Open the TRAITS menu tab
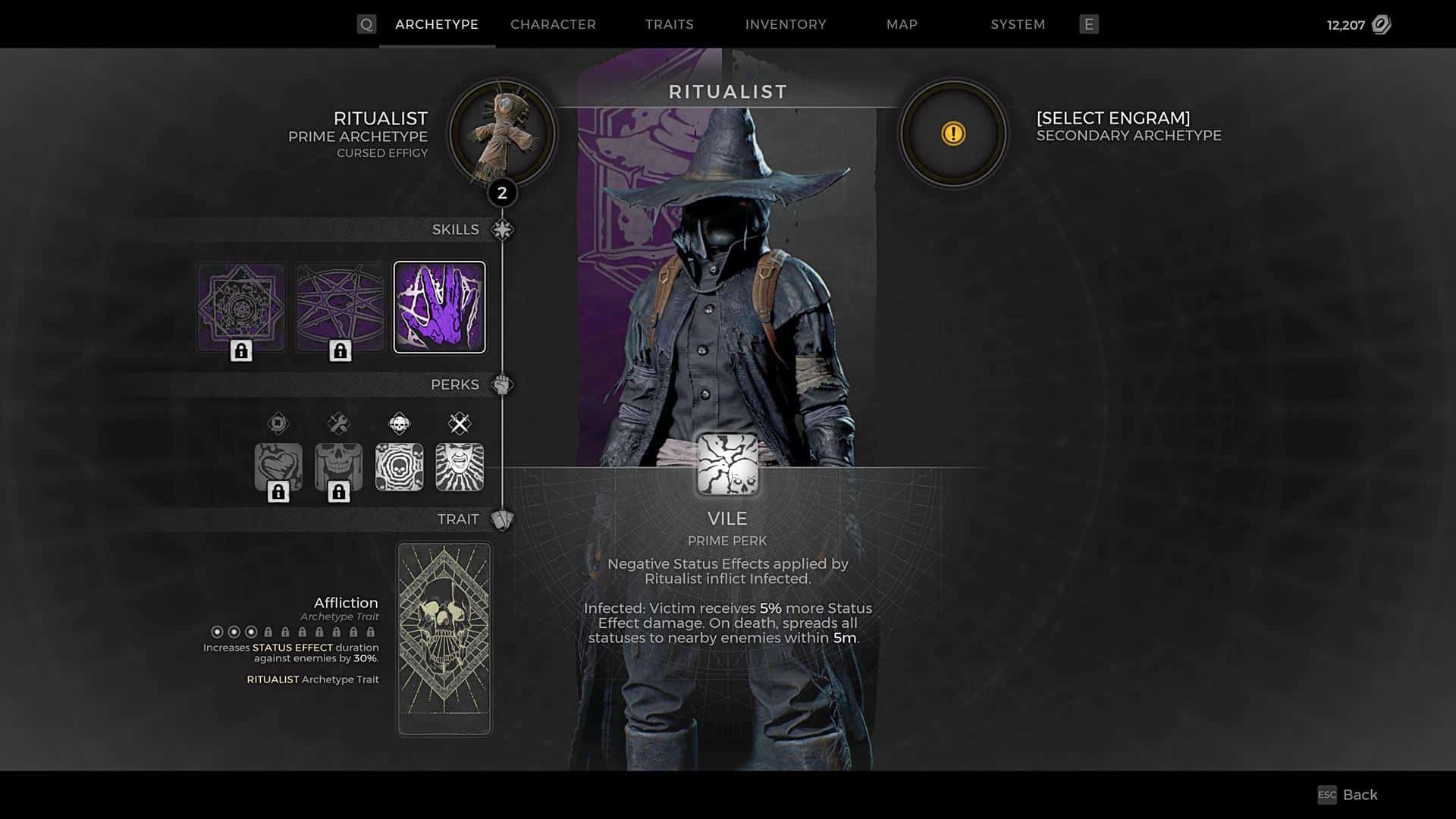 click(670, 24)
